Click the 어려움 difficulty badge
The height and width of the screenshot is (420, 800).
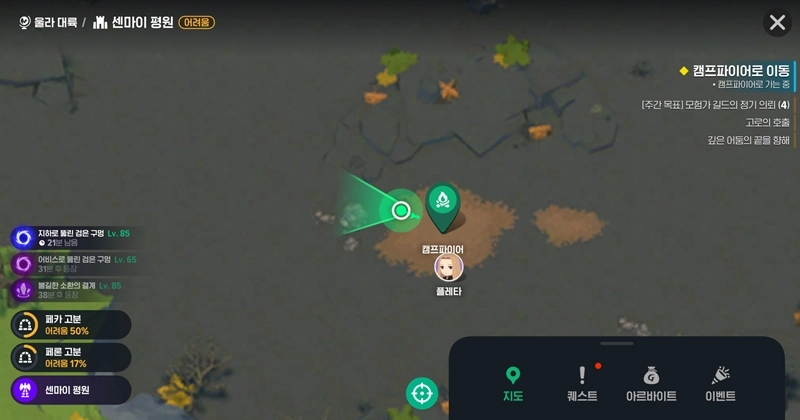click(196, 22)
